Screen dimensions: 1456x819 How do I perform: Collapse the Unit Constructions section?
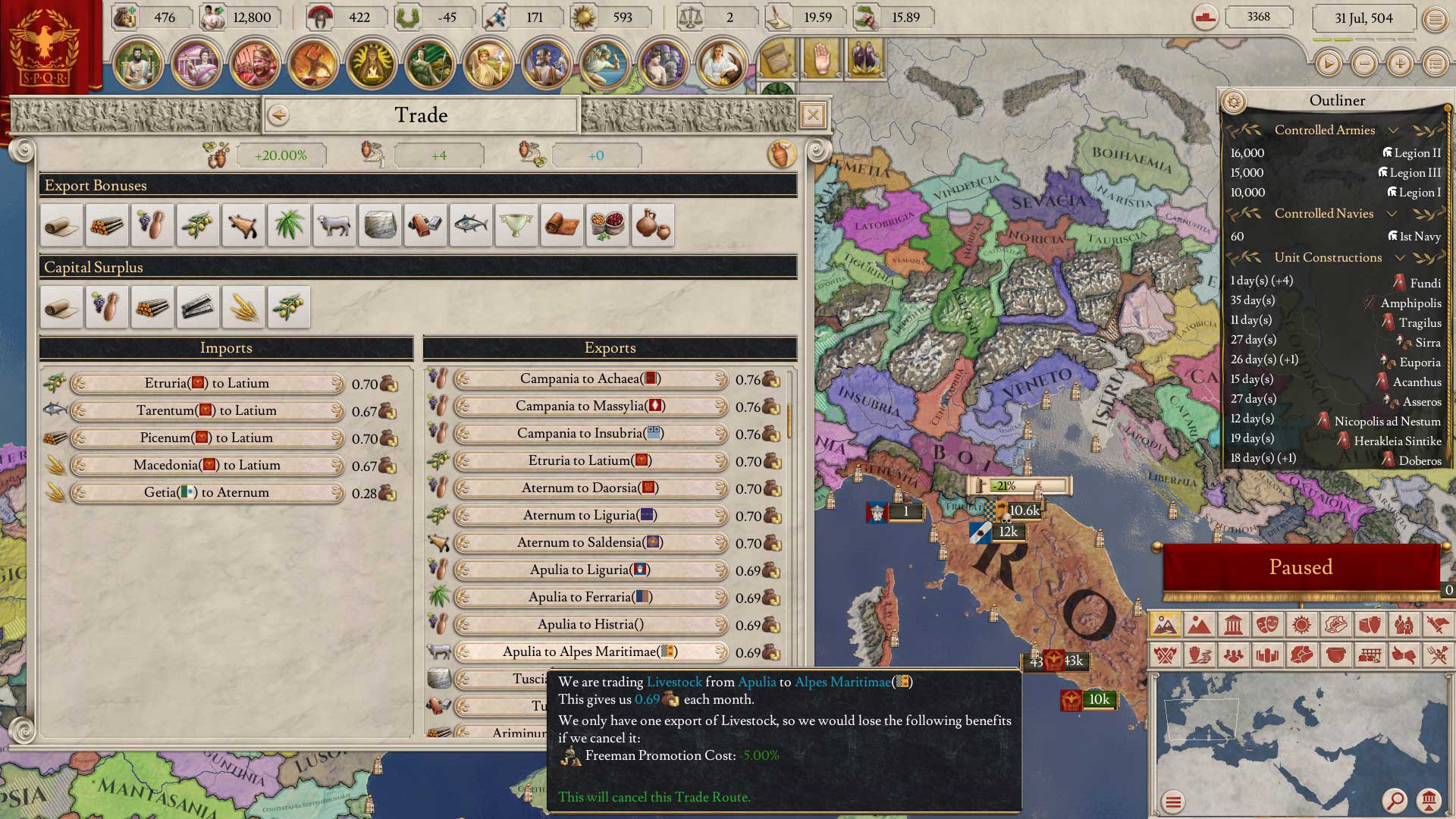[x=1400, y=258]
